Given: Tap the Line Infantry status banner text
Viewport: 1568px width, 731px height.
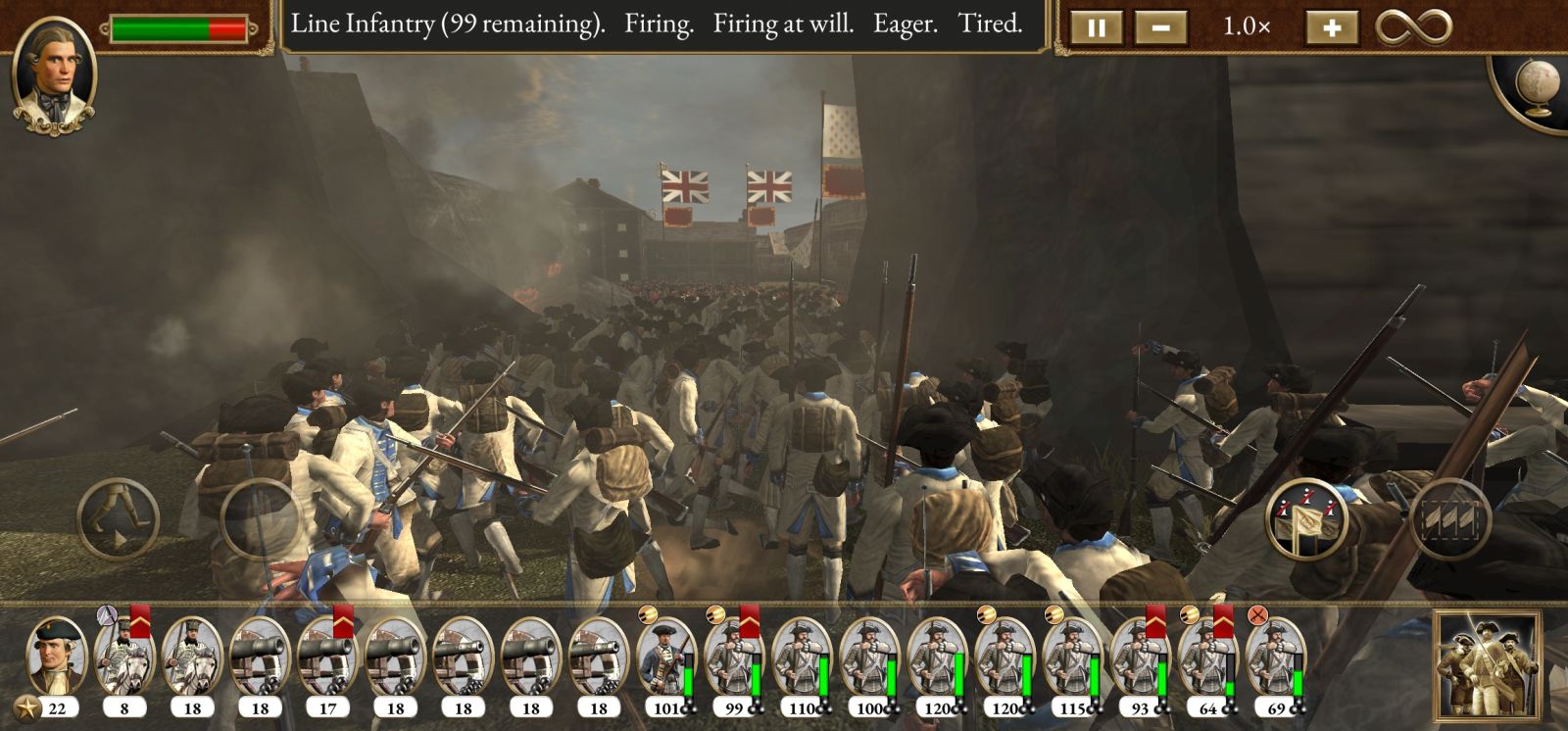Looking at the screenshot, I should coord(652,25).
